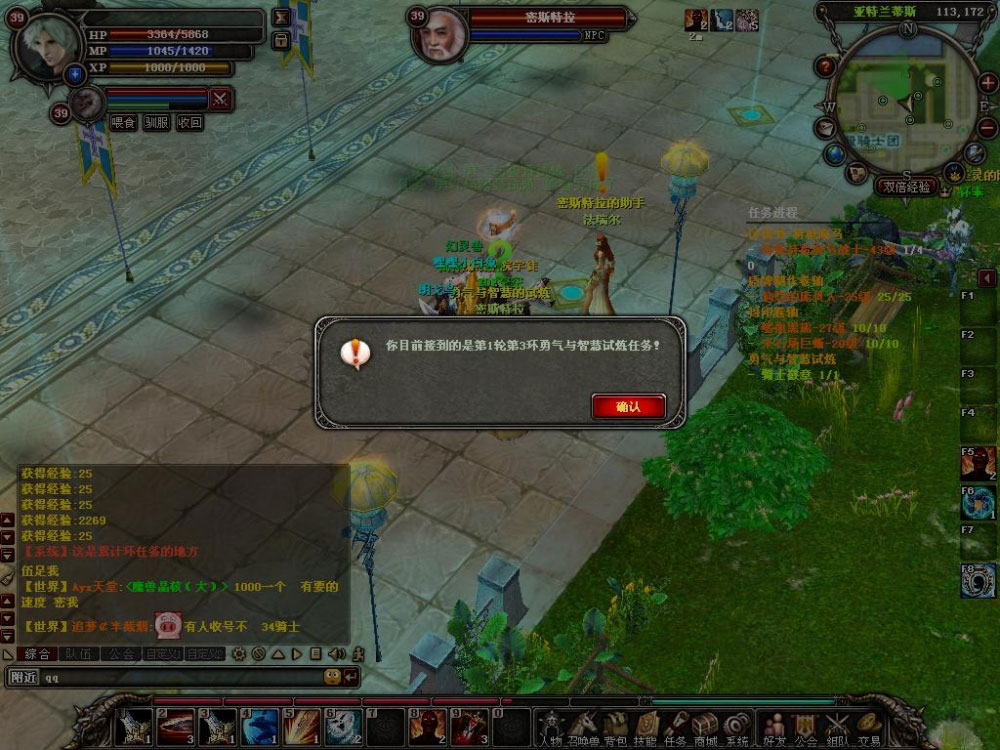Confirm the trial quest dialog with 确认
This screenshot has width=1000, height=750.
(x=628, y=407)
